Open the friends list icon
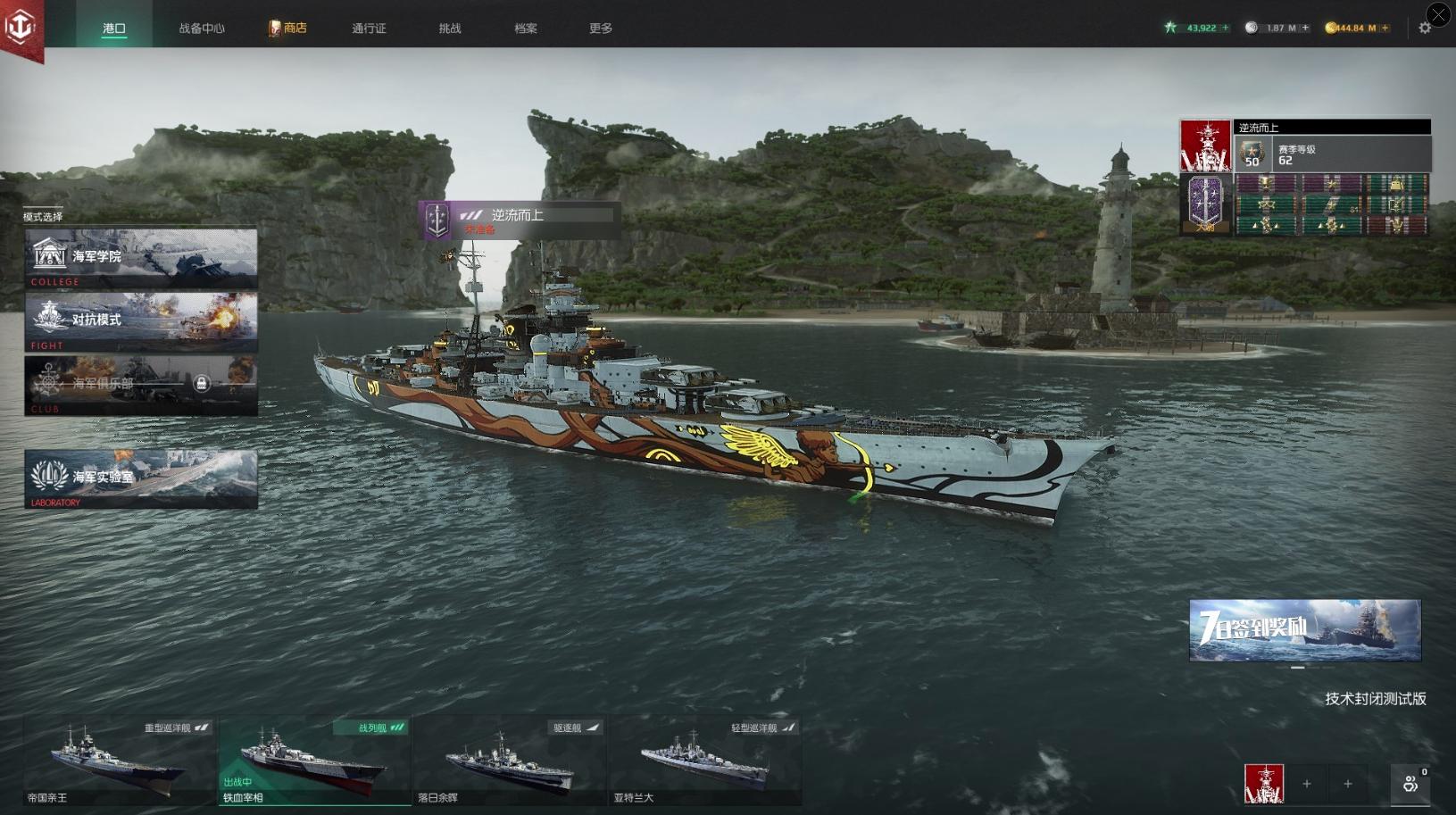Screen dimensions: 1456x815 click(x=1410, y=783)
